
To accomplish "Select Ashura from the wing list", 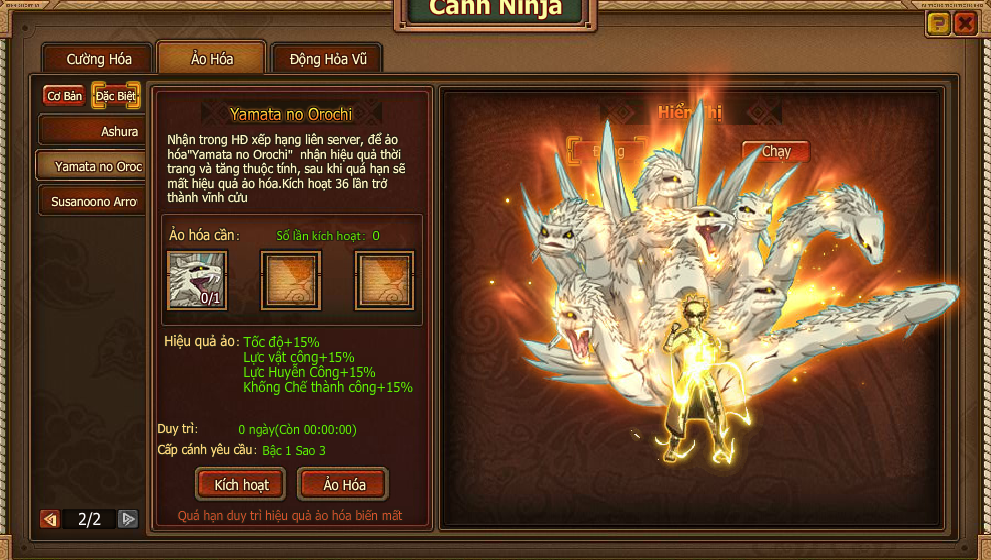I will pyautogui.click(x=92, y=131).
